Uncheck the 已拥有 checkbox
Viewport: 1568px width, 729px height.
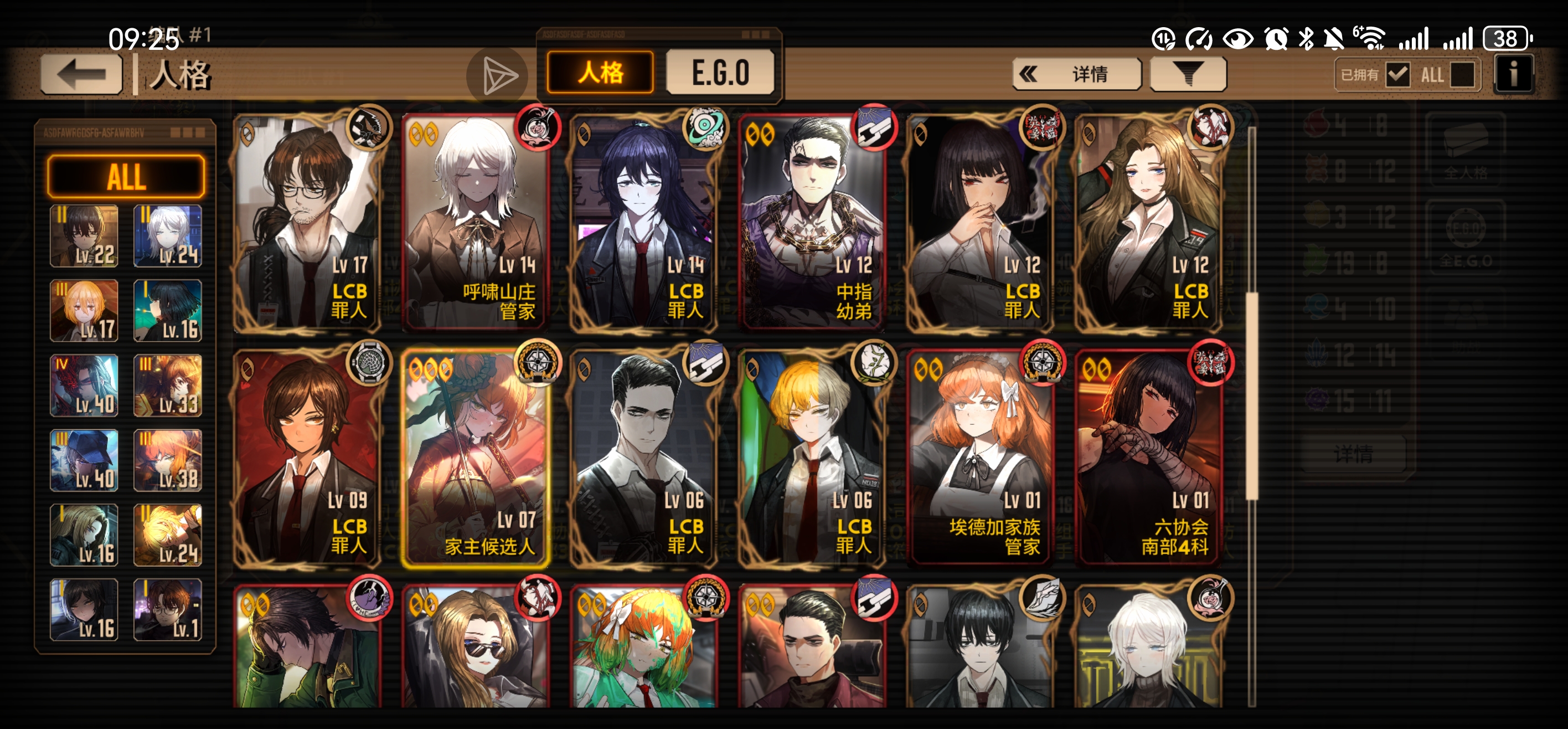click(x=1397, y=74)
